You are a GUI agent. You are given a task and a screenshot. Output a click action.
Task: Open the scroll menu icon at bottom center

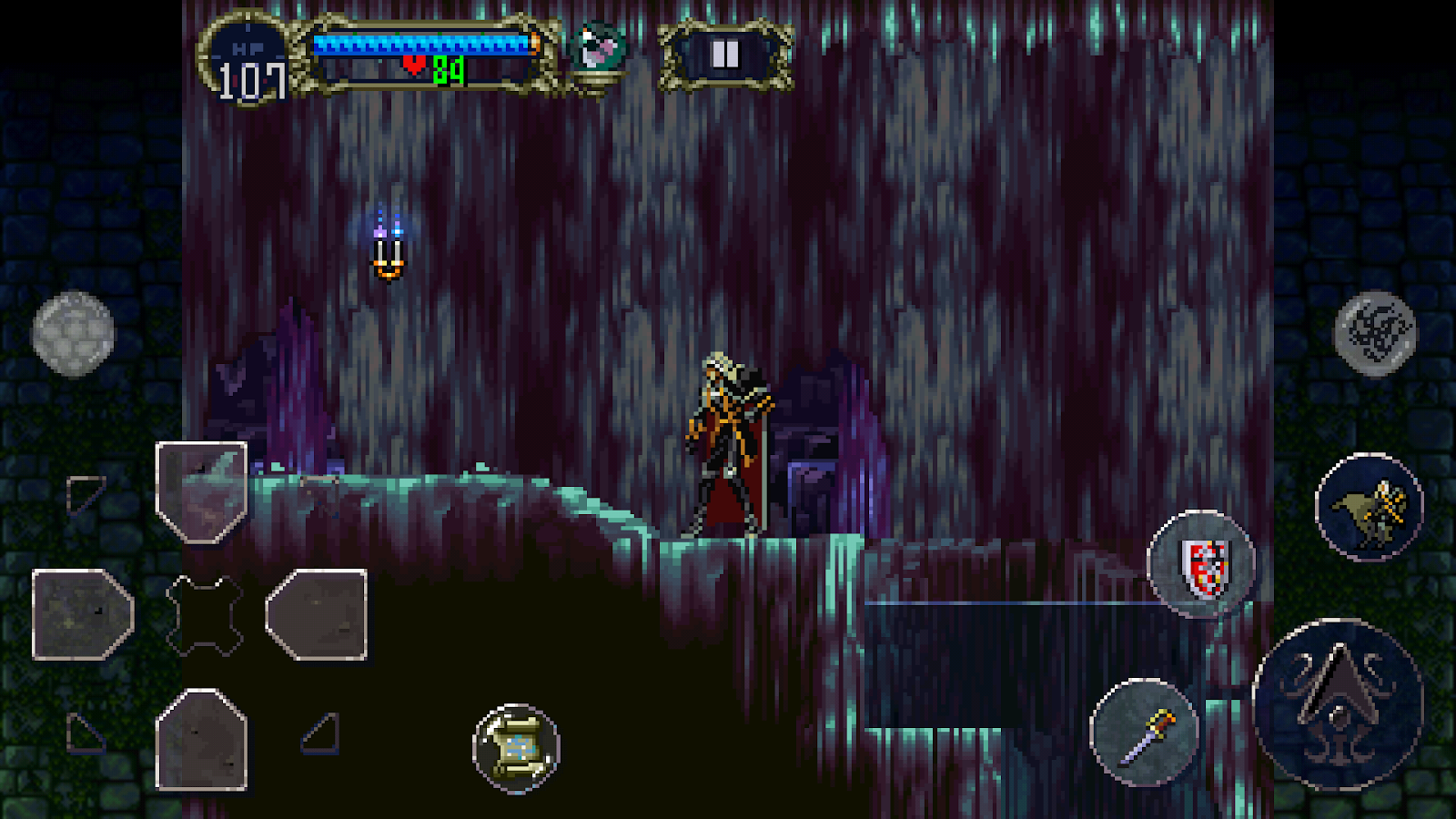pyautogui.click(x=515, y=748)
